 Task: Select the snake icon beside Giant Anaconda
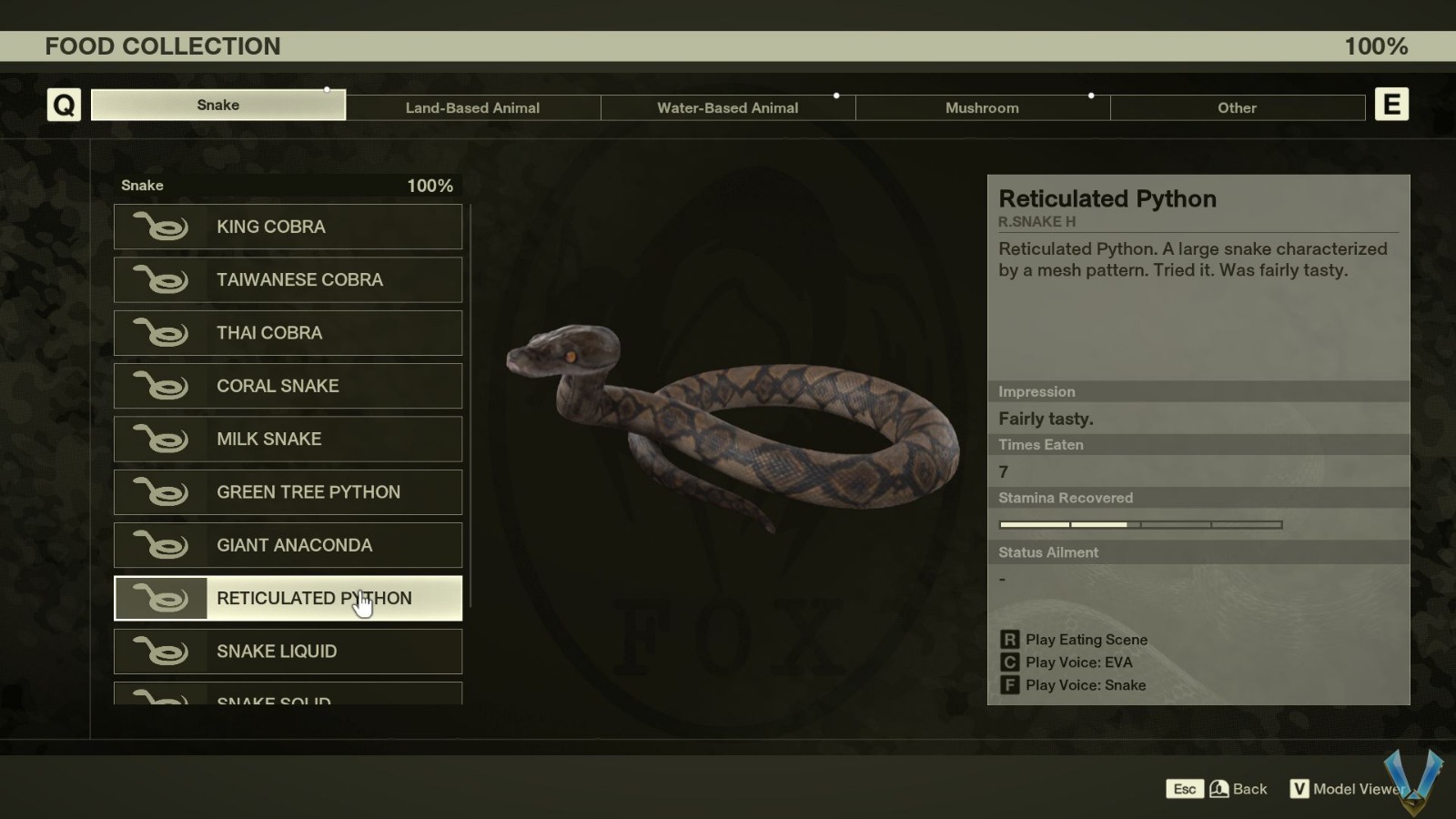(x=160, y=545)
